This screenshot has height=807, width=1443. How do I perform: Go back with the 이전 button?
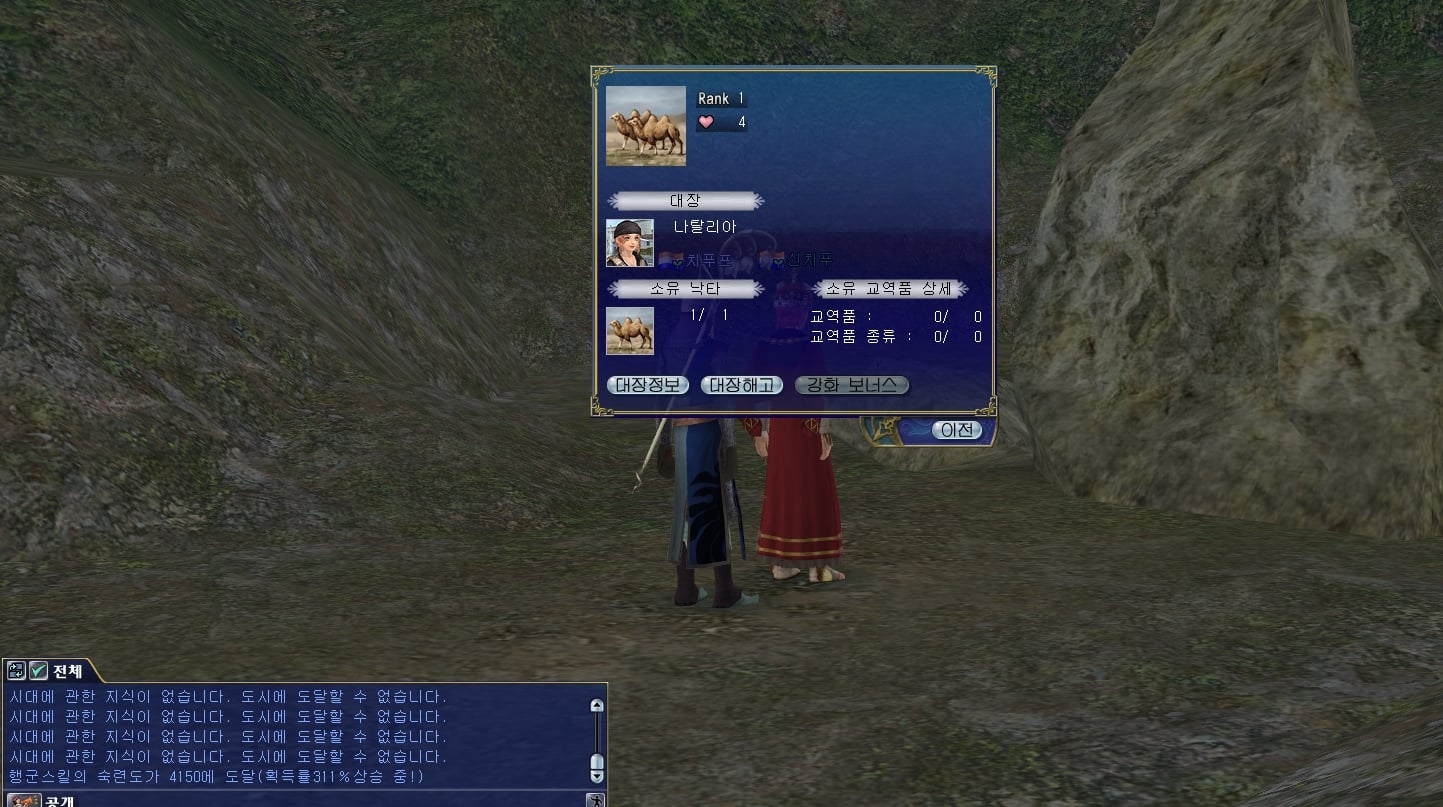(956, 430)
